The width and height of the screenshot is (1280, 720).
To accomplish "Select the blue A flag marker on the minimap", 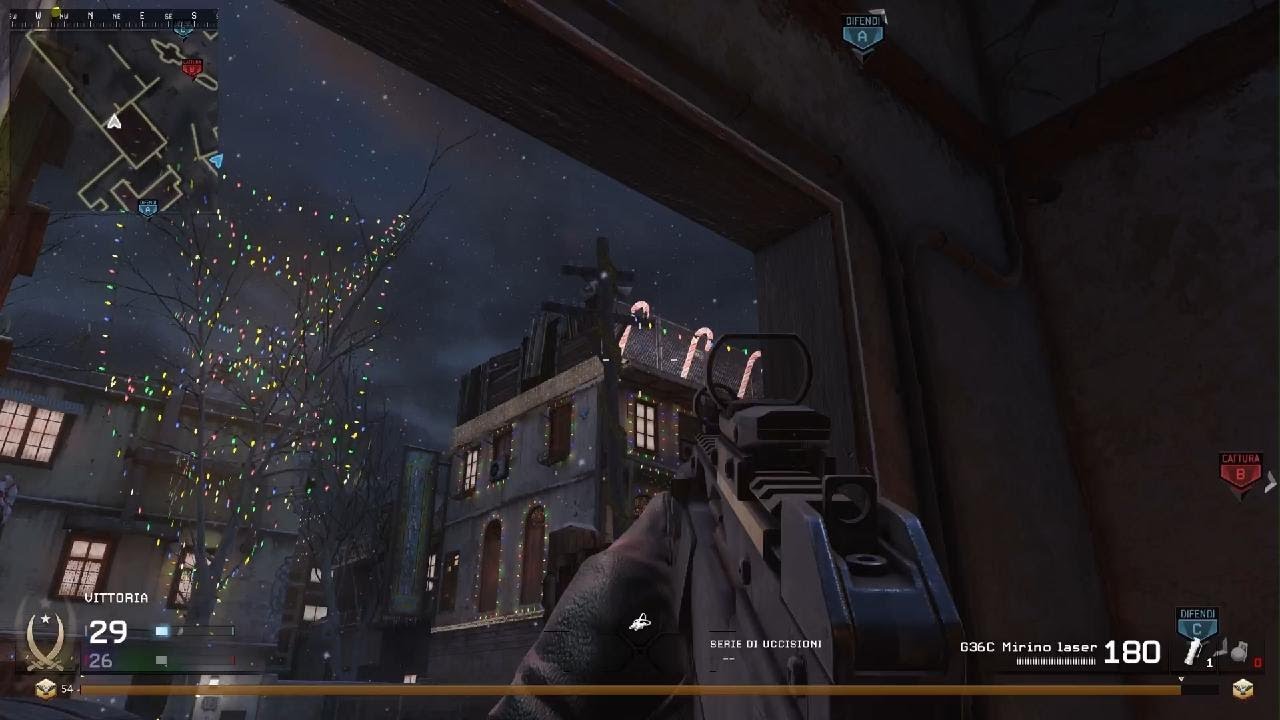I will pos(148,207).
